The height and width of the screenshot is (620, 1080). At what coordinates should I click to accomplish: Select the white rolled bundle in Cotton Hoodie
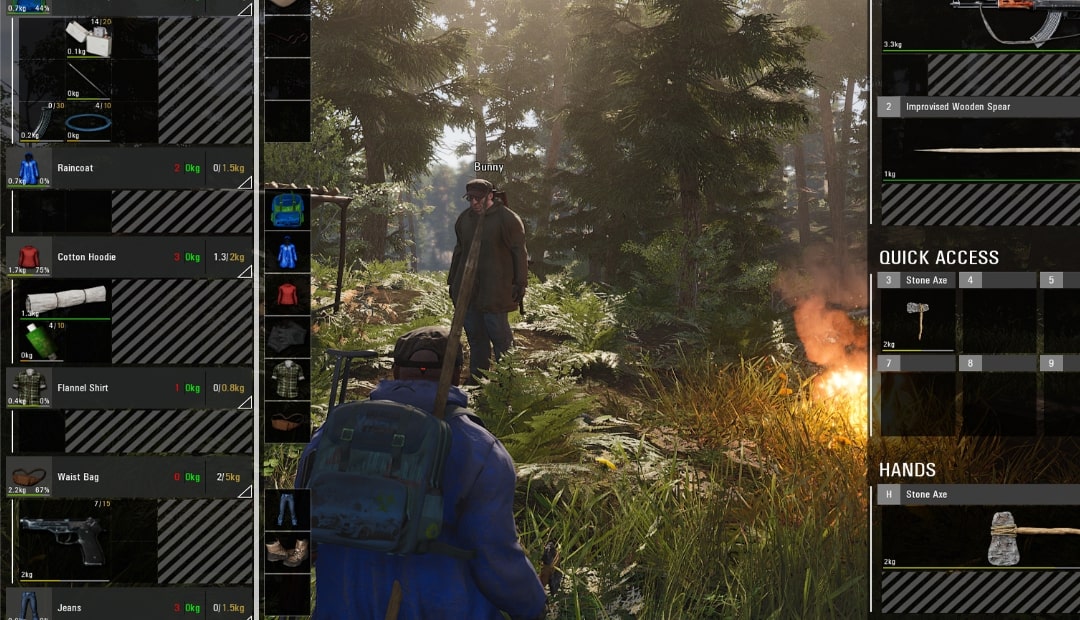point(65,299)
